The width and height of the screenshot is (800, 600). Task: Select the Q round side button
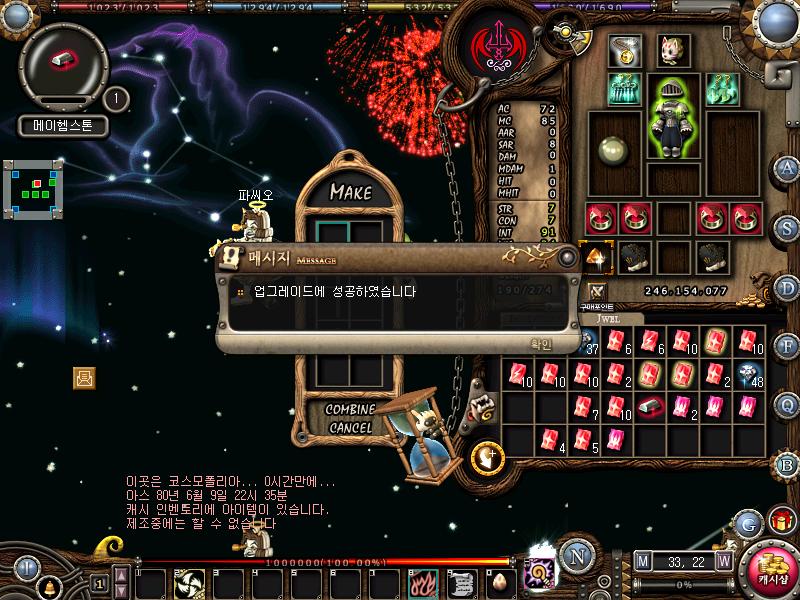pos(788,404)
